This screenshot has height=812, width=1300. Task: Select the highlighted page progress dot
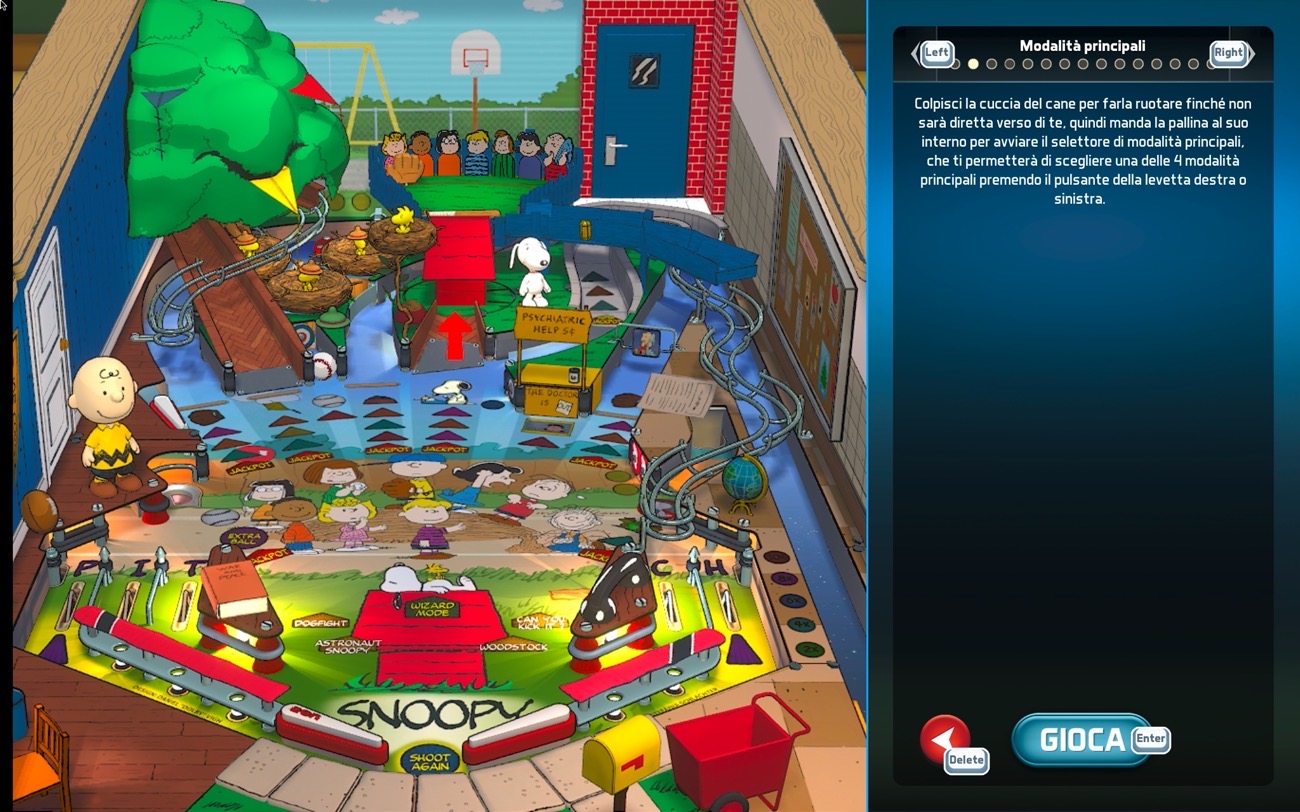[x=973, y=64]
